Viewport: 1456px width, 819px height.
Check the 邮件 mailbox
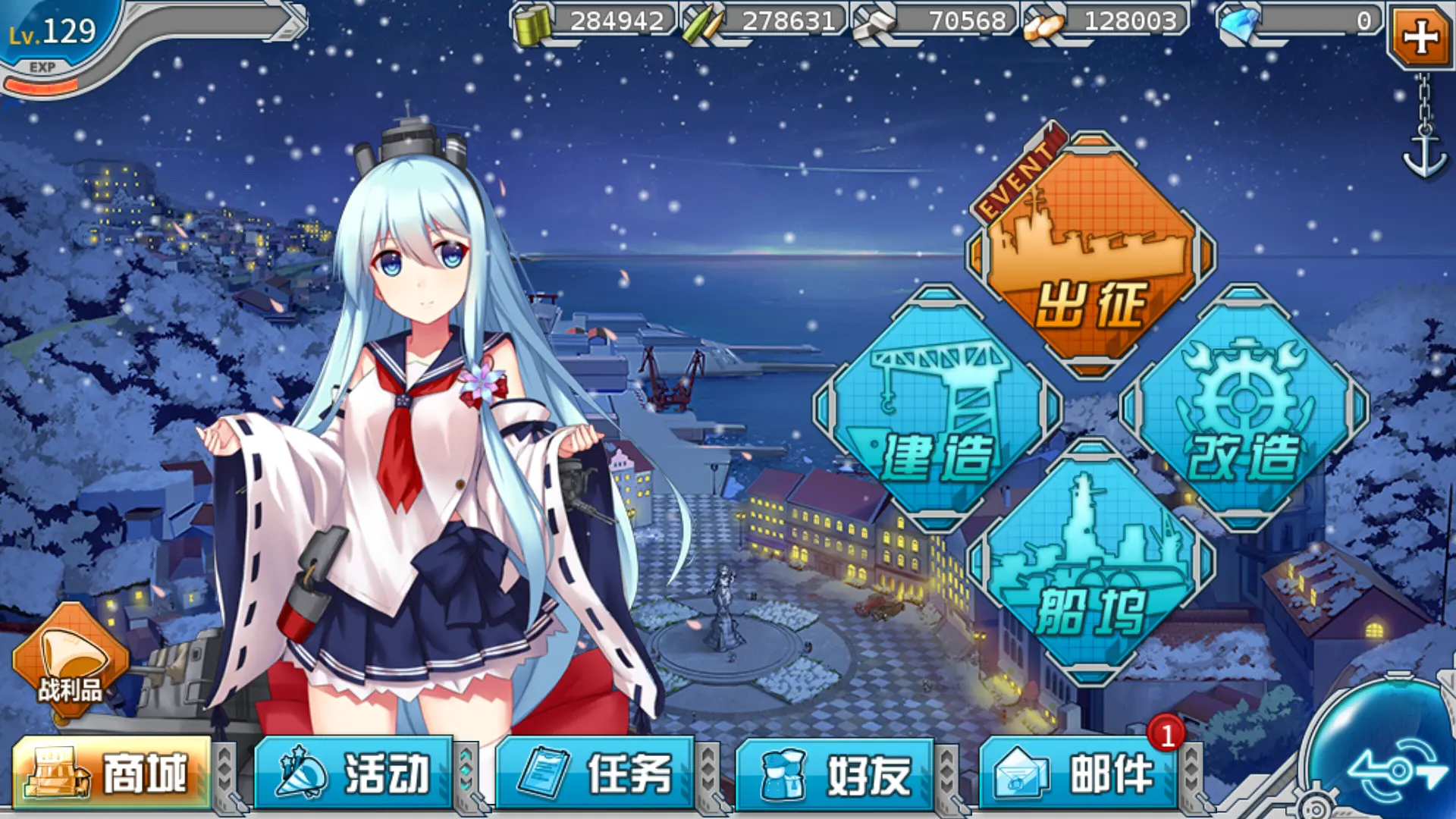point(1078,773)
